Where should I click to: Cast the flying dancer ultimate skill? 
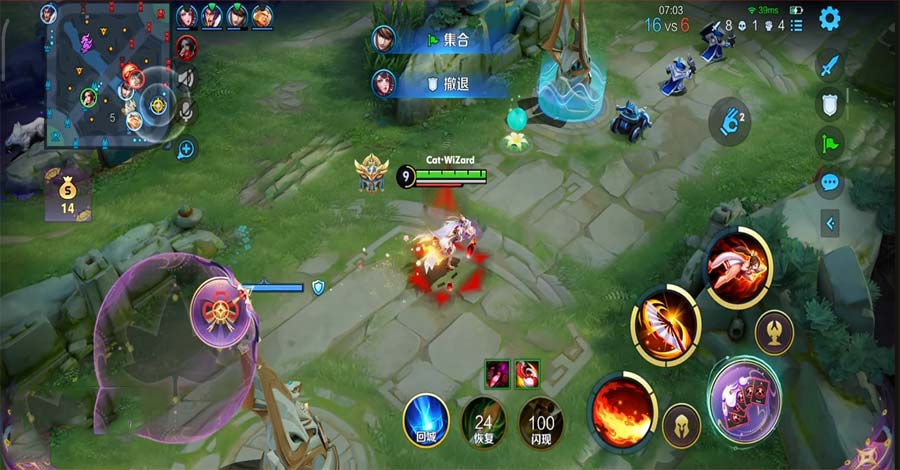tap(738, 266)
